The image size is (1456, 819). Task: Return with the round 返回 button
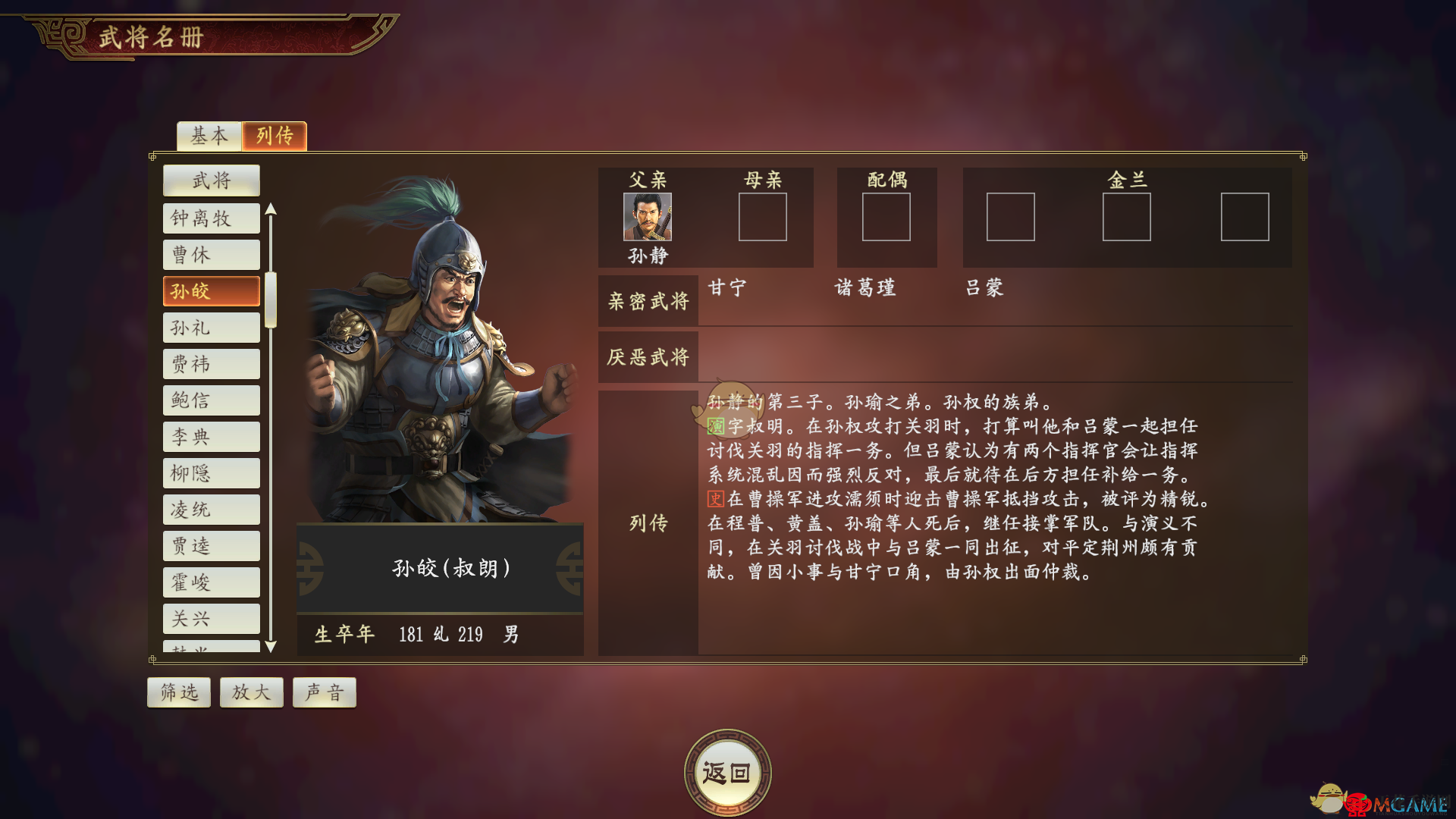pos(727,773)
